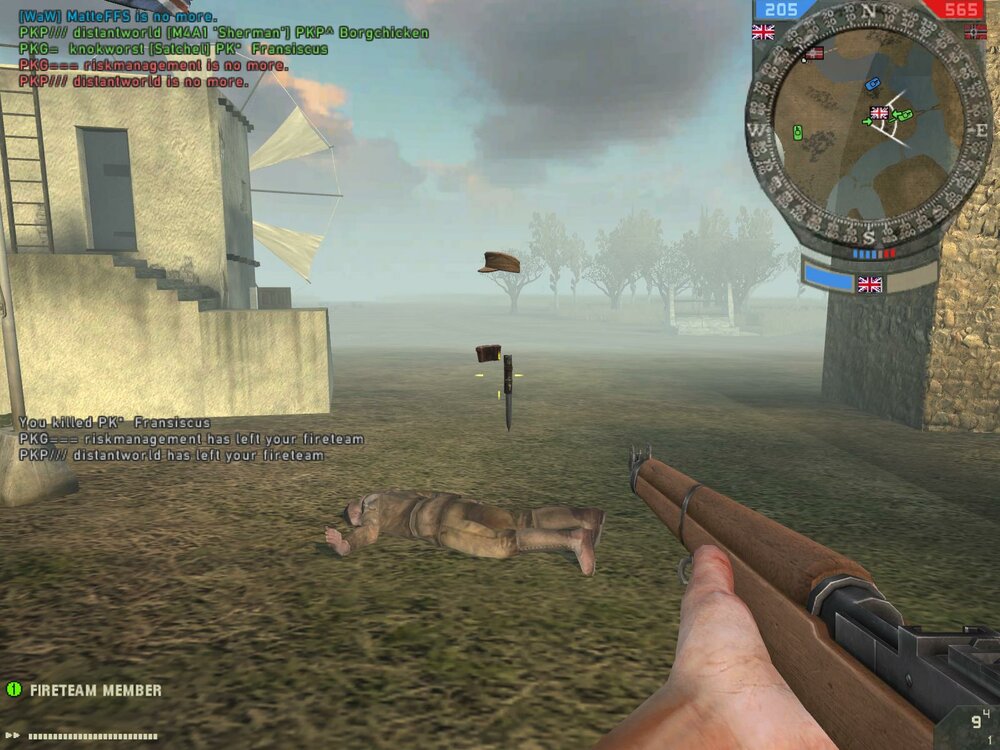
Task: Click the Union Jack capture indicator below compass
Action: click(870, 284)
